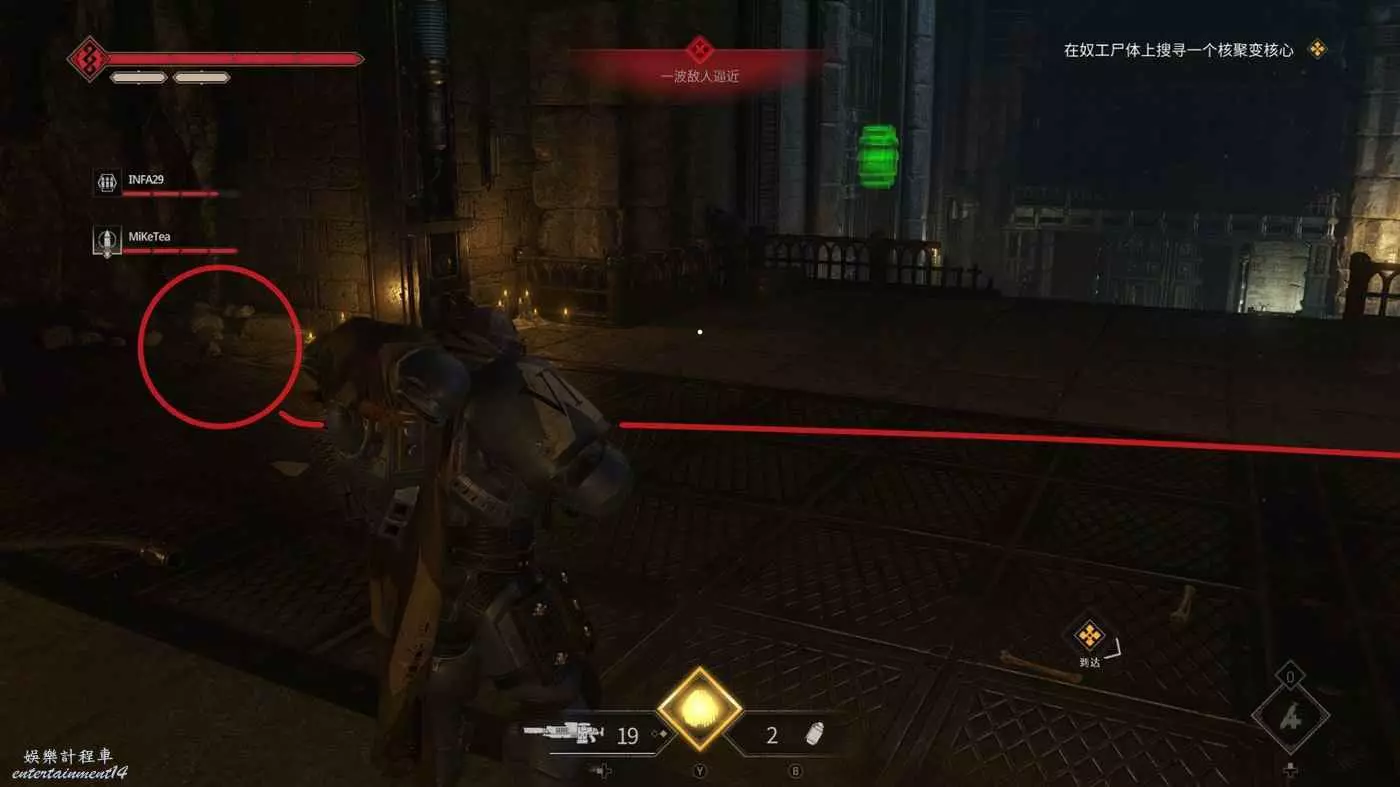Select teammate MiKeTea's squad entry
The height and width of the screenshot is (787, 1400).
pos(150,239)
